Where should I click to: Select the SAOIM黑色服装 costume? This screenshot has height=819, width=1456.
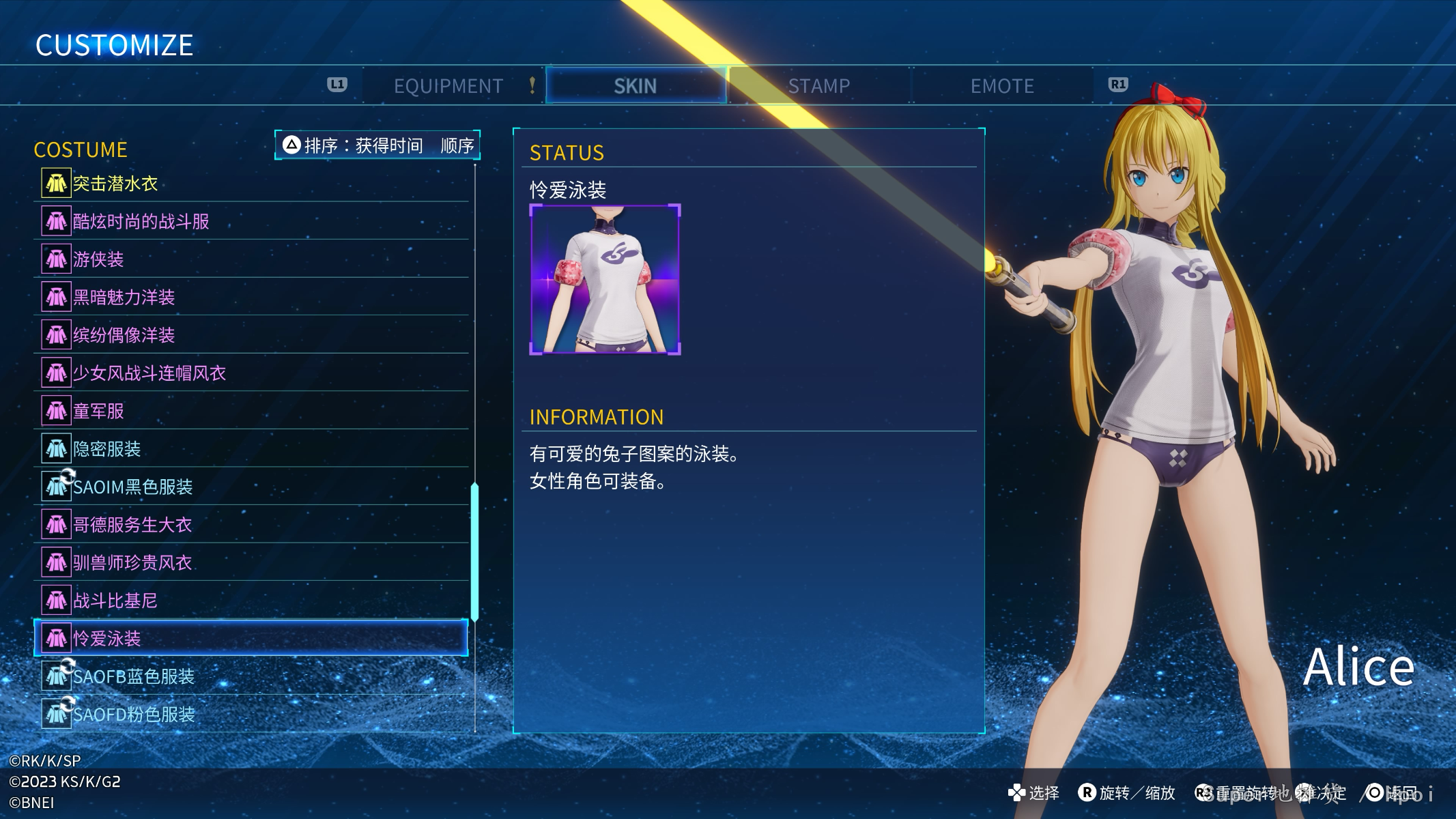pos(251,487)
